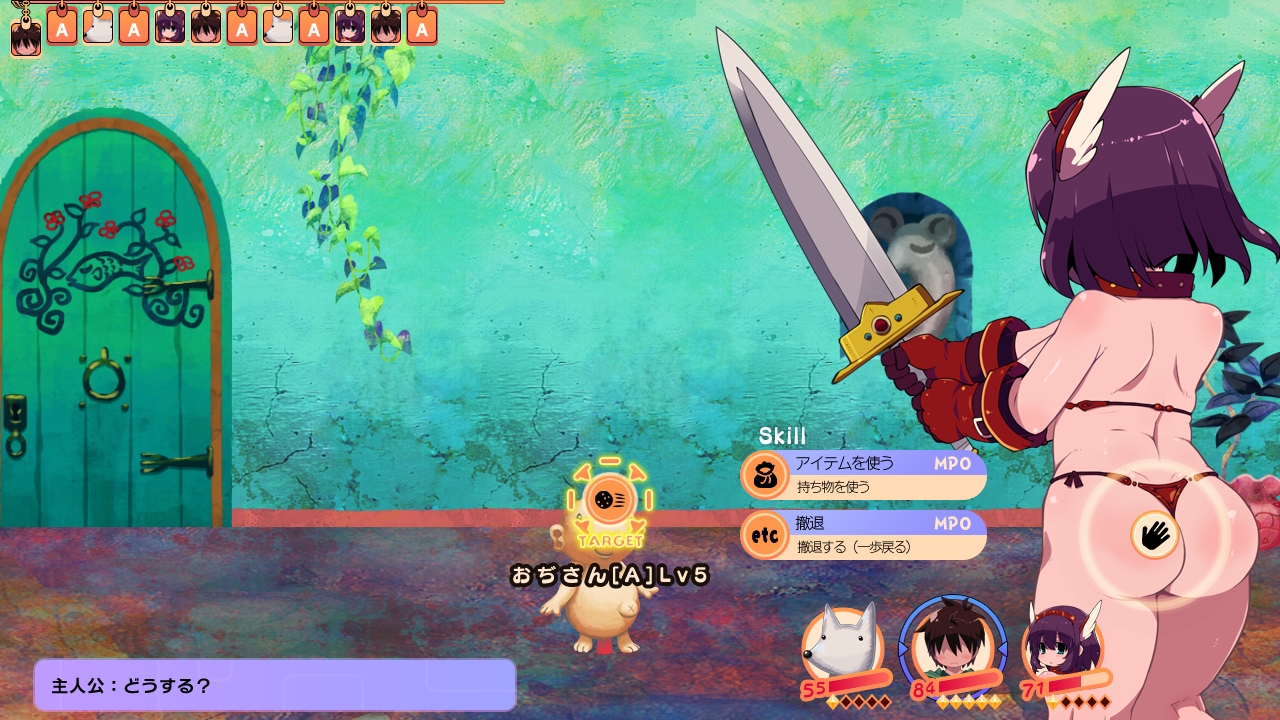Click the hand touch icon
The width and height of the screenshot is (1280, 720).
1155,534
